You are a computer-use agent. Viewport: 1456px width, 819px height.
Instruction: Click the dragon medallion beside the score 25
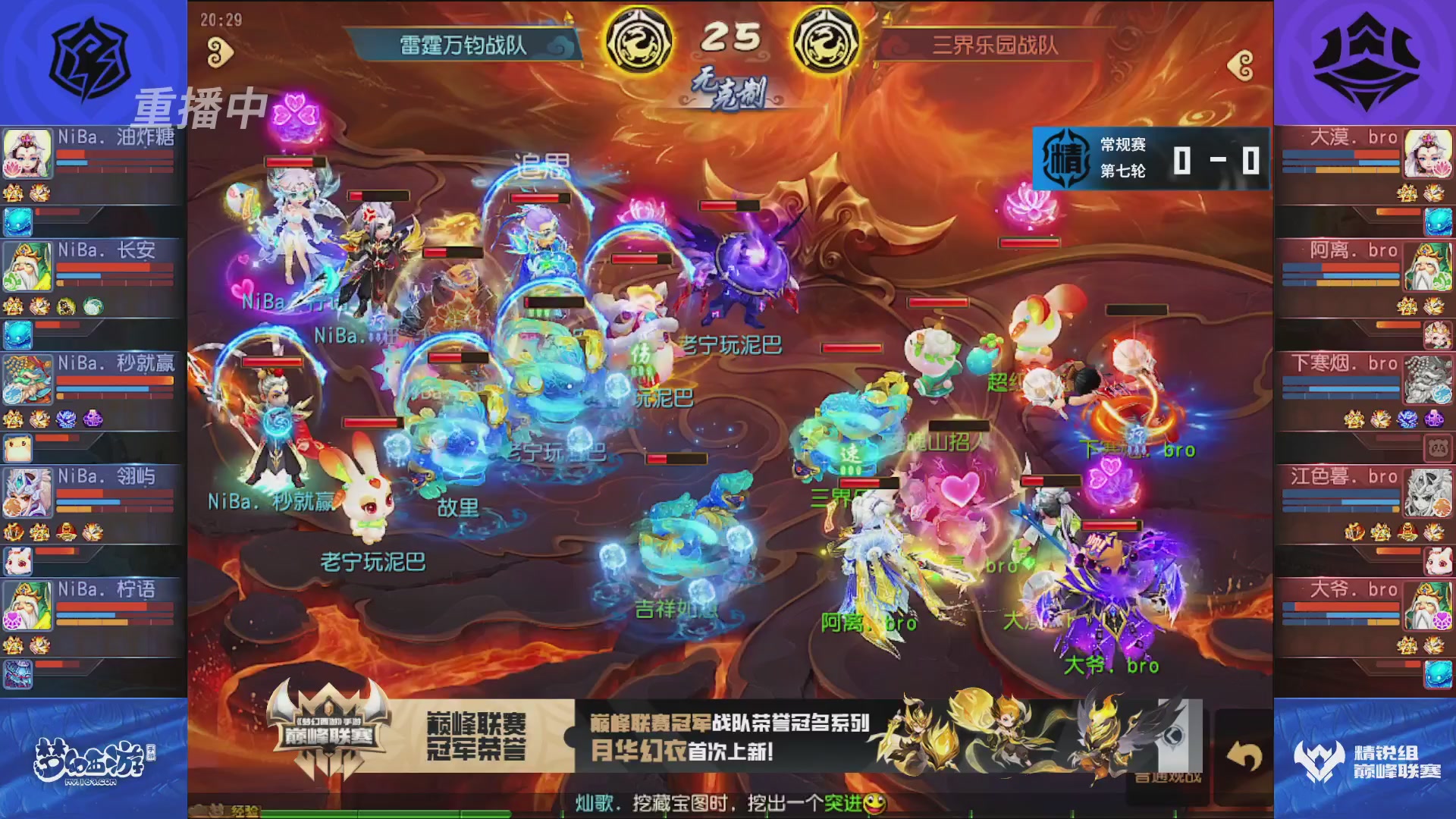641,43
